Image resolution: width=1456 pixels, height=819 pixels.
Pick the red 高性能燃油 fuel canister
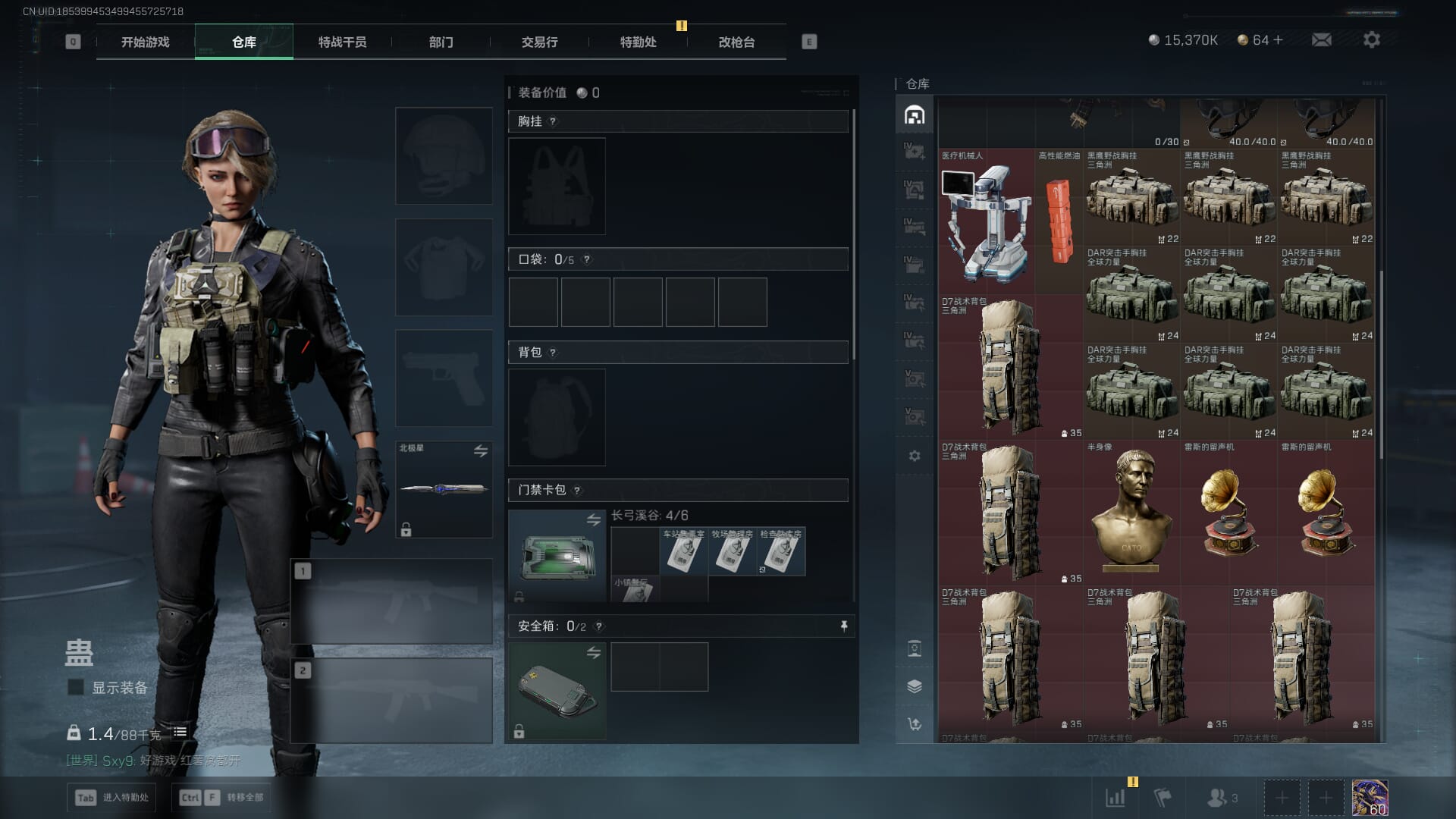point(1059,220)
